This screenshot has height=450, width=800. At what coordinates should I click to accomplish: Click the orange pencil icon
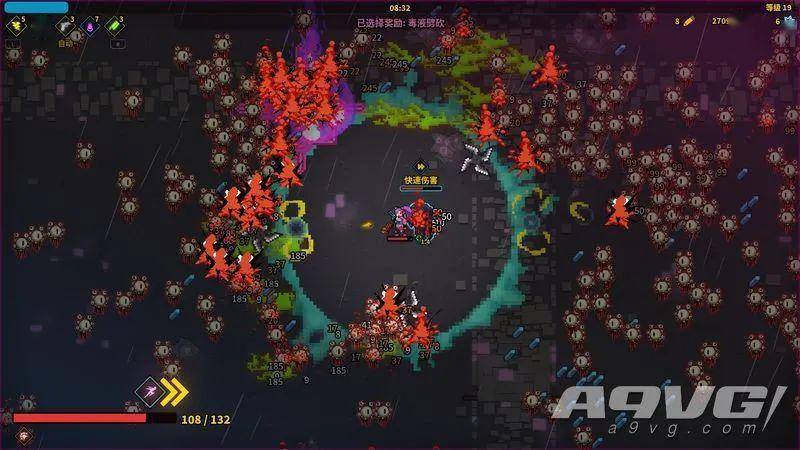[688, 20]
